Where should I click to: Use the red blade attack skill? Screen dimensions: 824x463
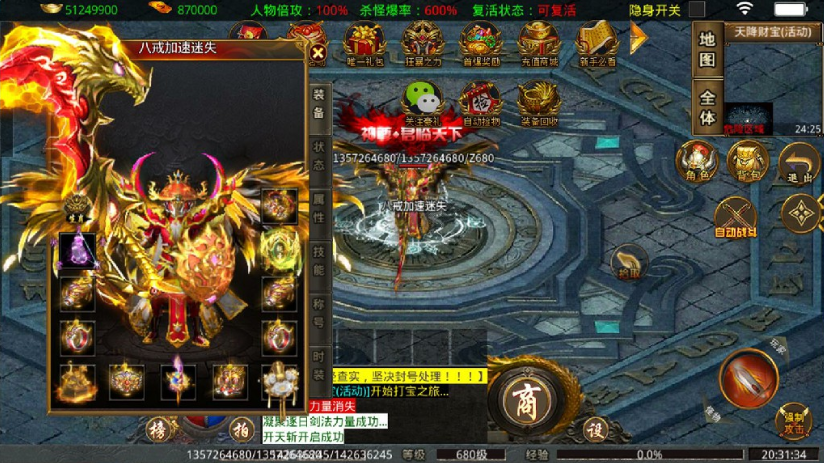[x=748, y=379]
